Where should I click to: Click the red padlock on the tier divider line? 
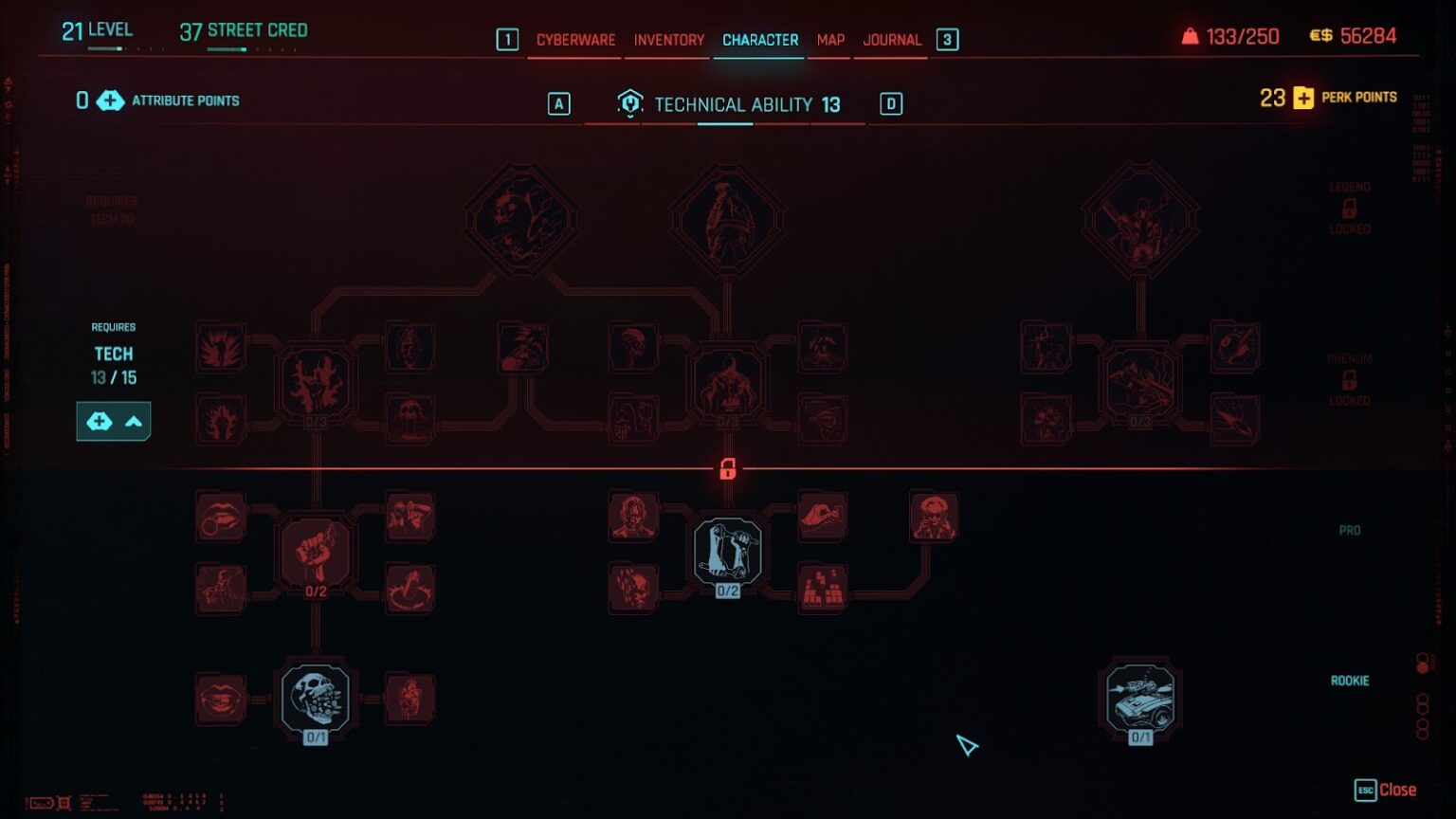727,469
